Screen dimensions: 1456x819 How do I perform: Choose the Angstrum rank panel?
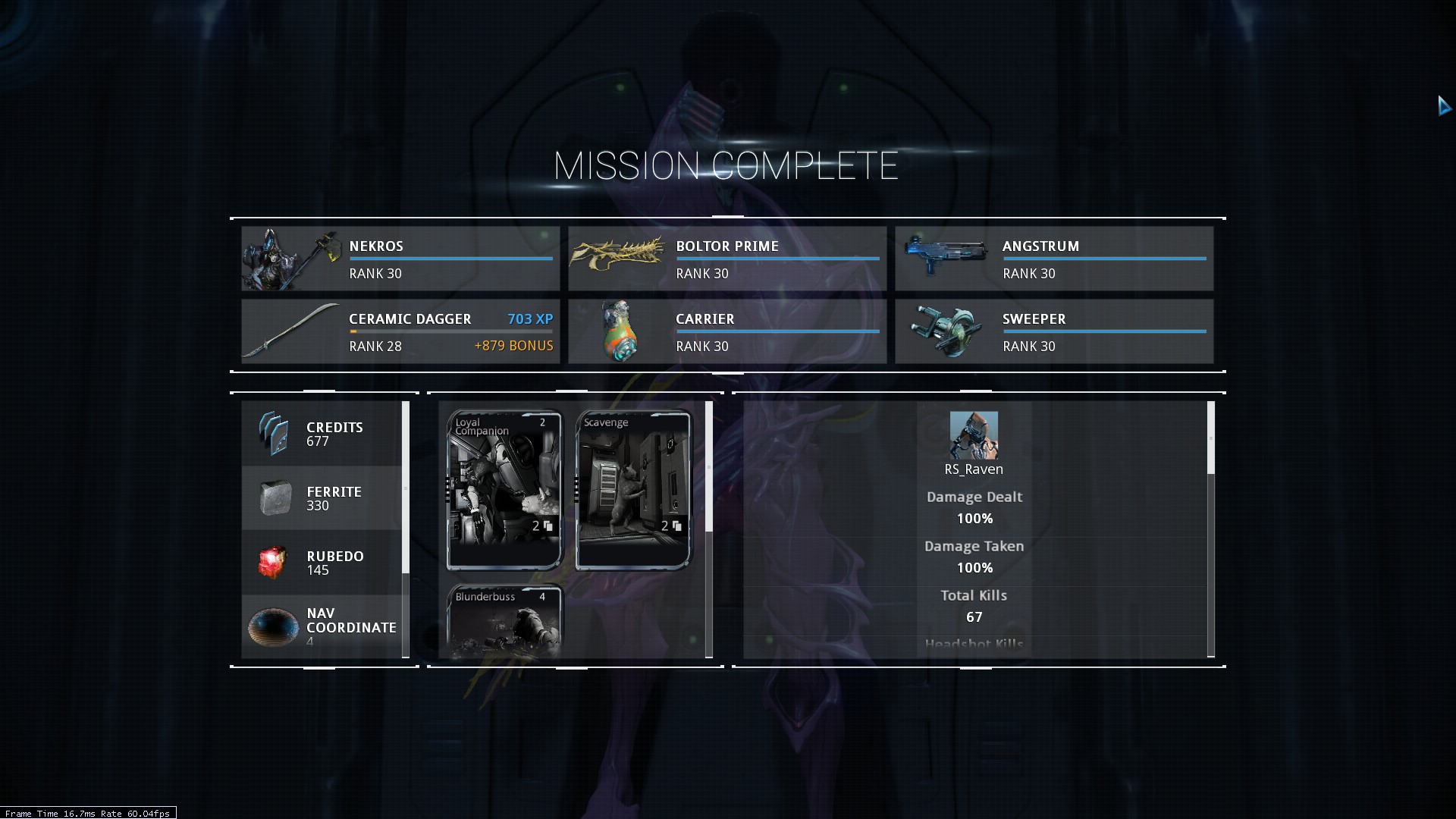(1053, 259)
